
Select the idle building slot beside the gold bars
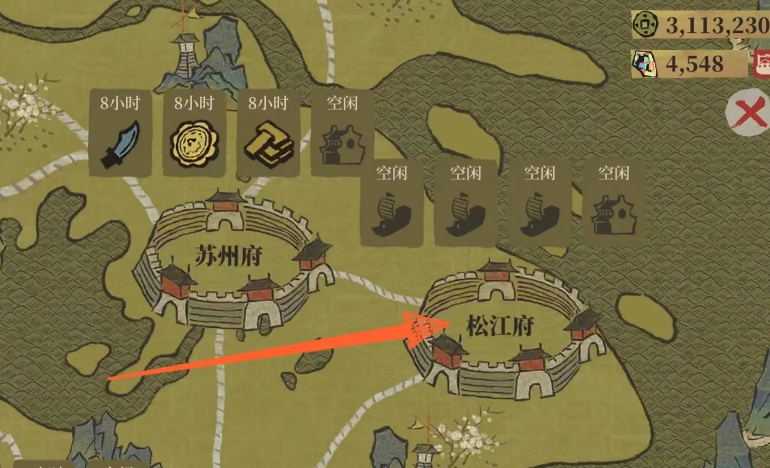coord(342,142)
